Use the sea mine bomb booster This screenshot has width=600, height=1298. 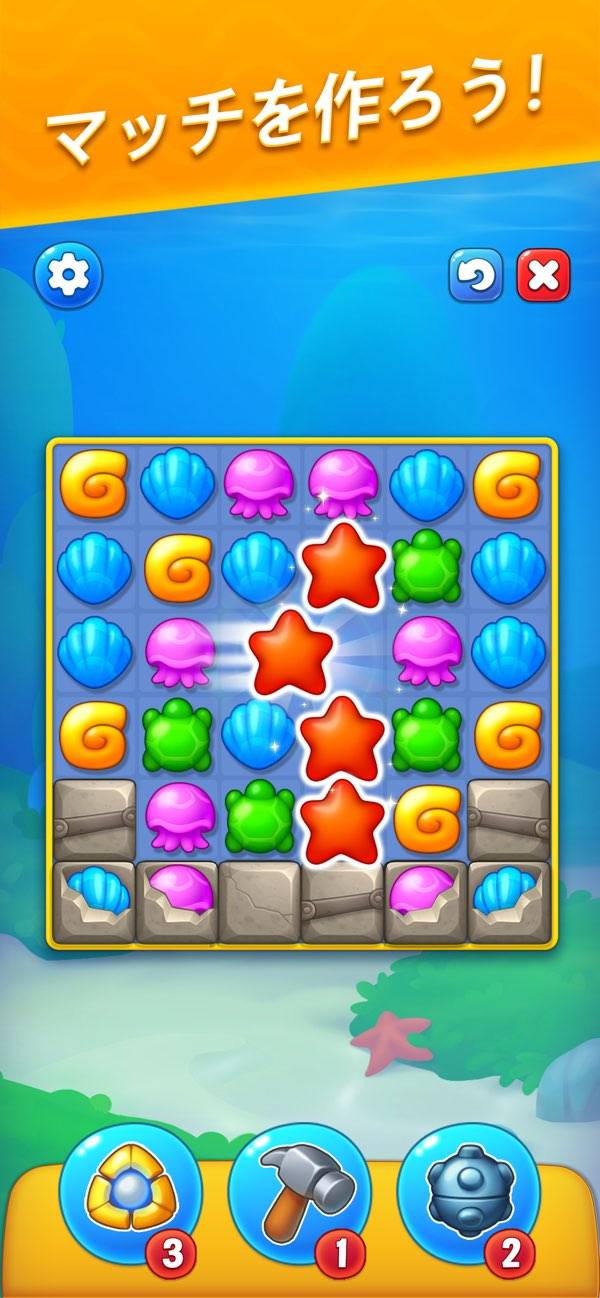tap(468, 1186)
